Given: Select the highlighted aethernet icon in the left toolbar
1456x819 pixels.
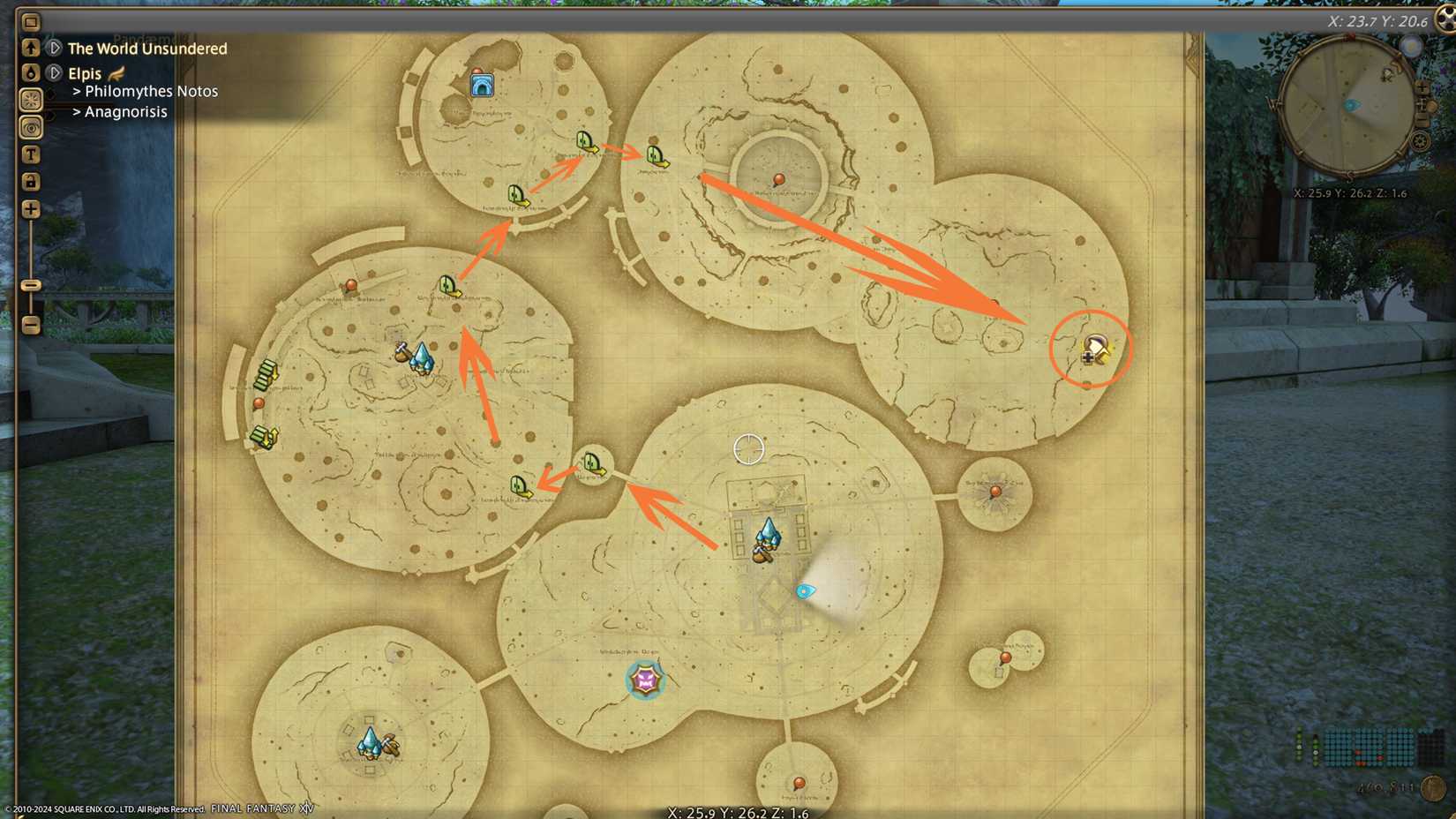Looking at the screenshot, I should point(31,101).
